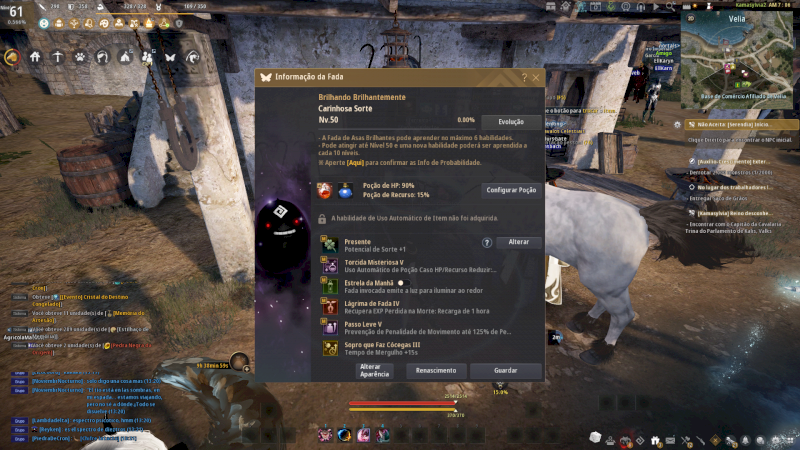Image resolution: width=800 pixels, height=450 pixels.
Task: Close the Informação da Fada window
Action: pyautogui.click(x=536, y=77)
